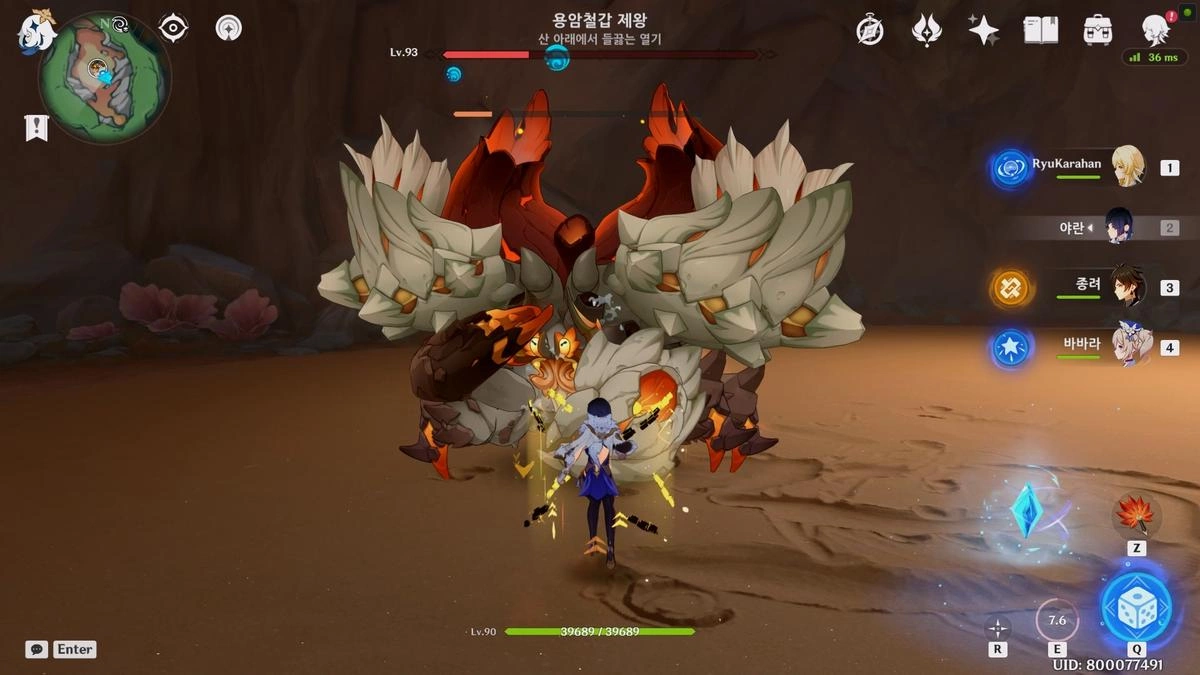Activate the Elemental Burst dice skill

pyautogui.click(x=1135, y=606)
